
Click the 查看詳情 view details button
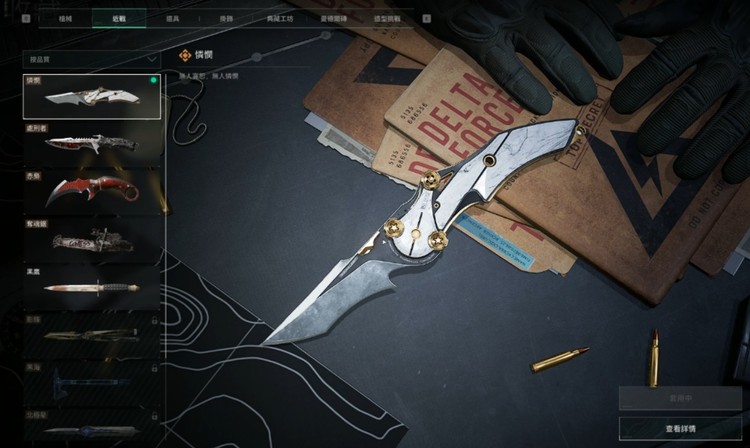click(x=679, y=428)
